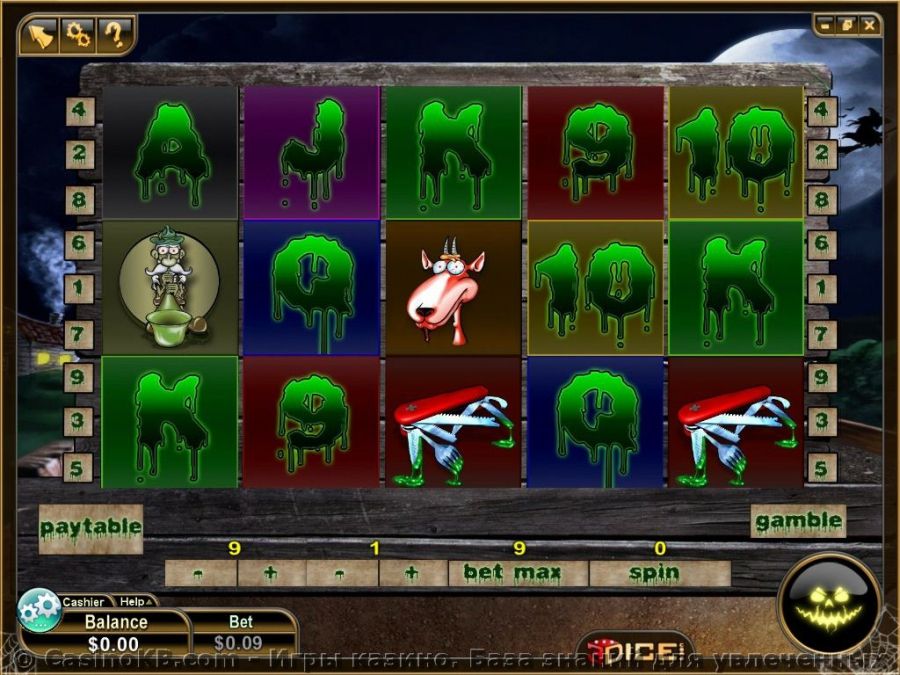The image size is (900, 675).
Task: Minimize the game window
Action: coord(826,23)
